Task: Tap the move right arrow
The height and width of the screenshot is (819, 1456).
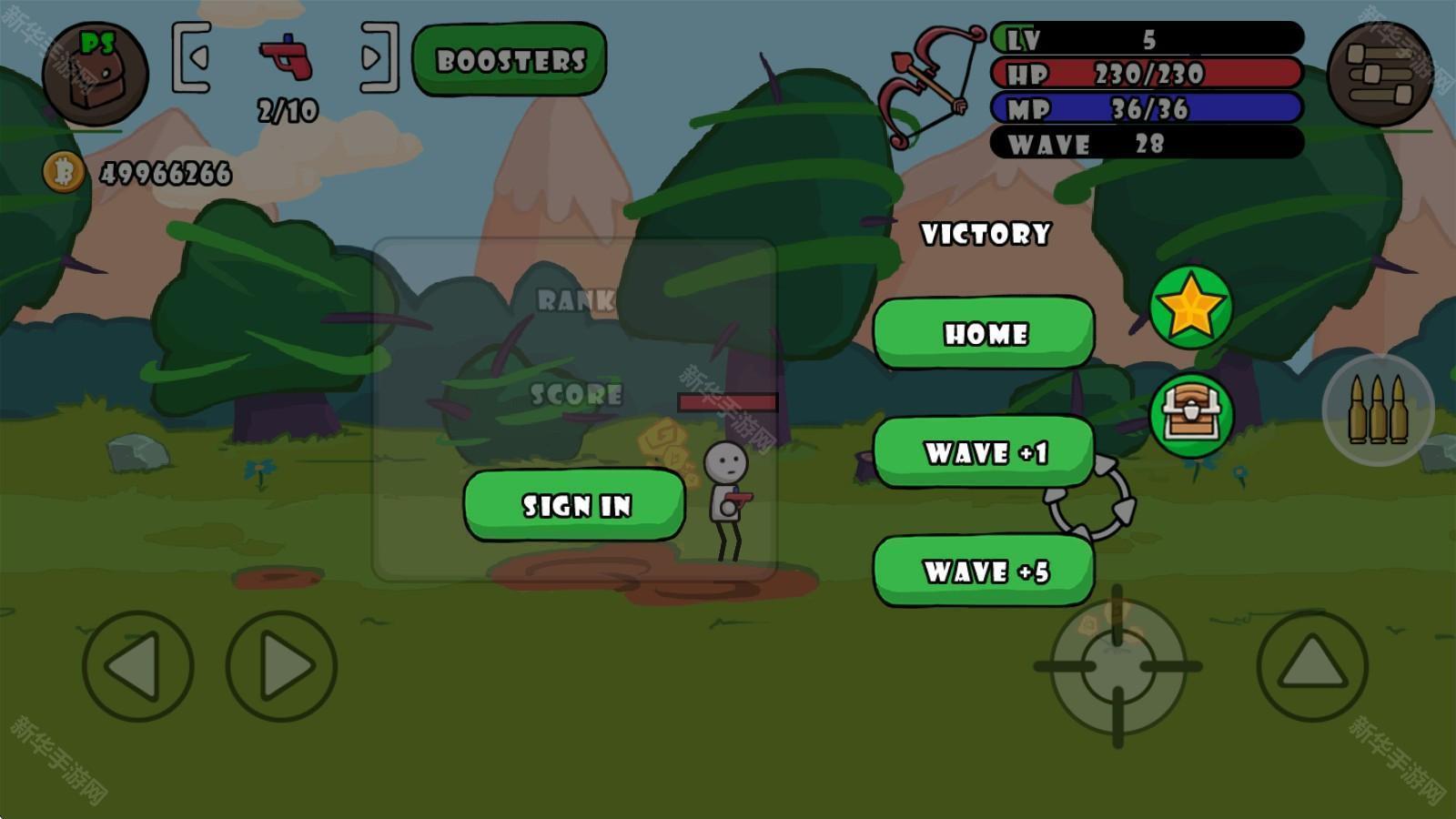Action: 282,666
